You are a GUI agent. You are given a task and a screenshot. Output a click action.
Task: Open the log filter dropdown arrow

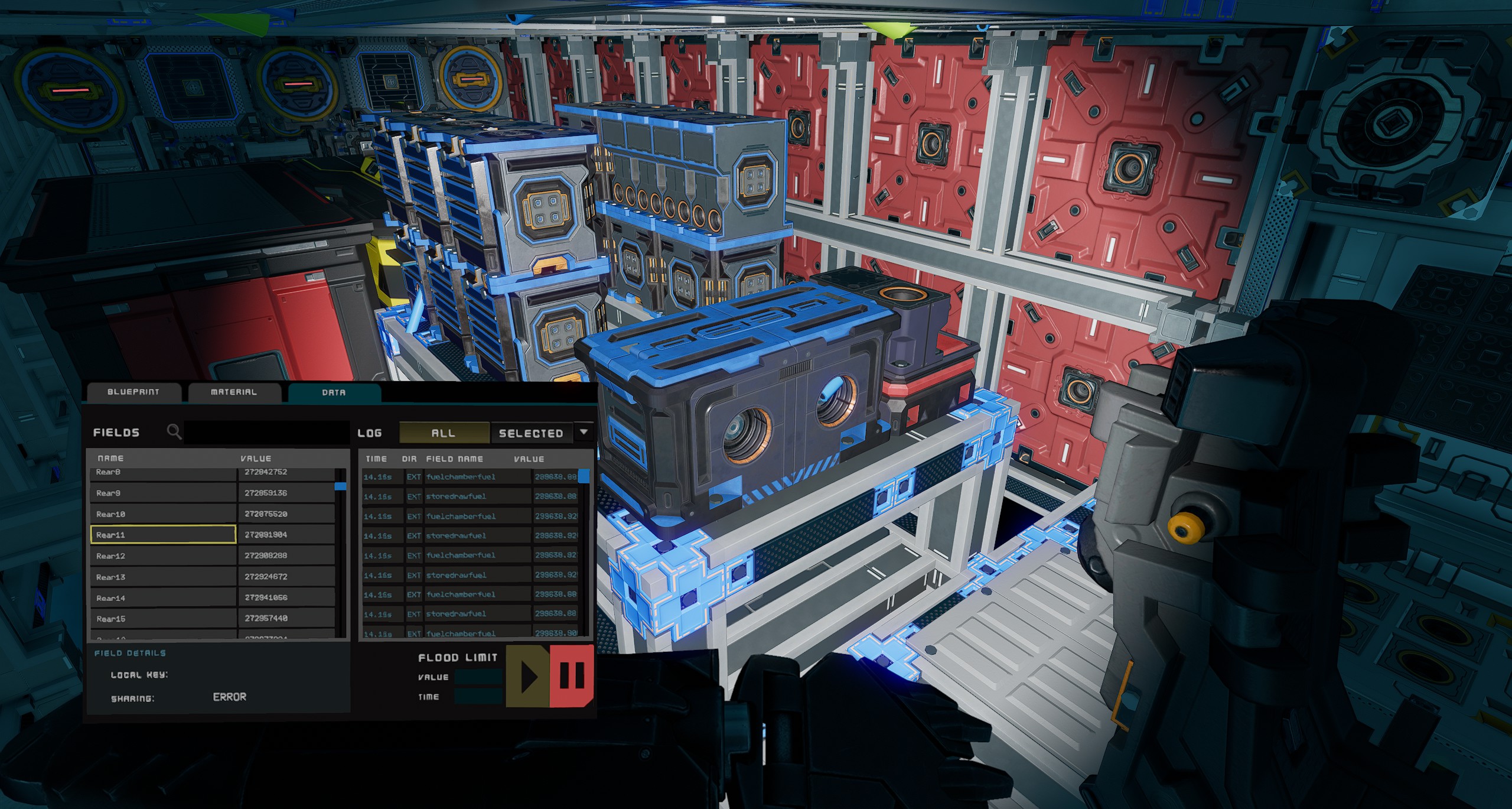coord(584,432)
